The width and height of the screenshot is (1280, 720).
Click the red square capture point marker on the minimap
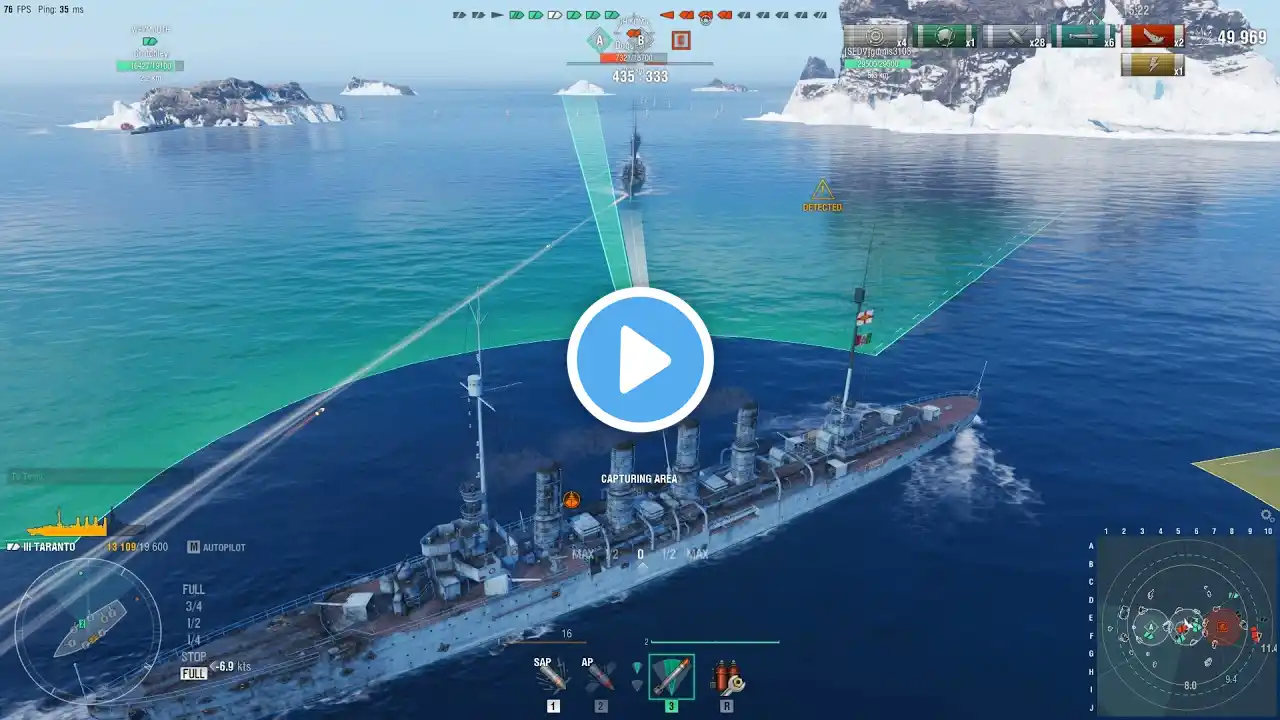pyautogui.click(x=1222, y=627)
